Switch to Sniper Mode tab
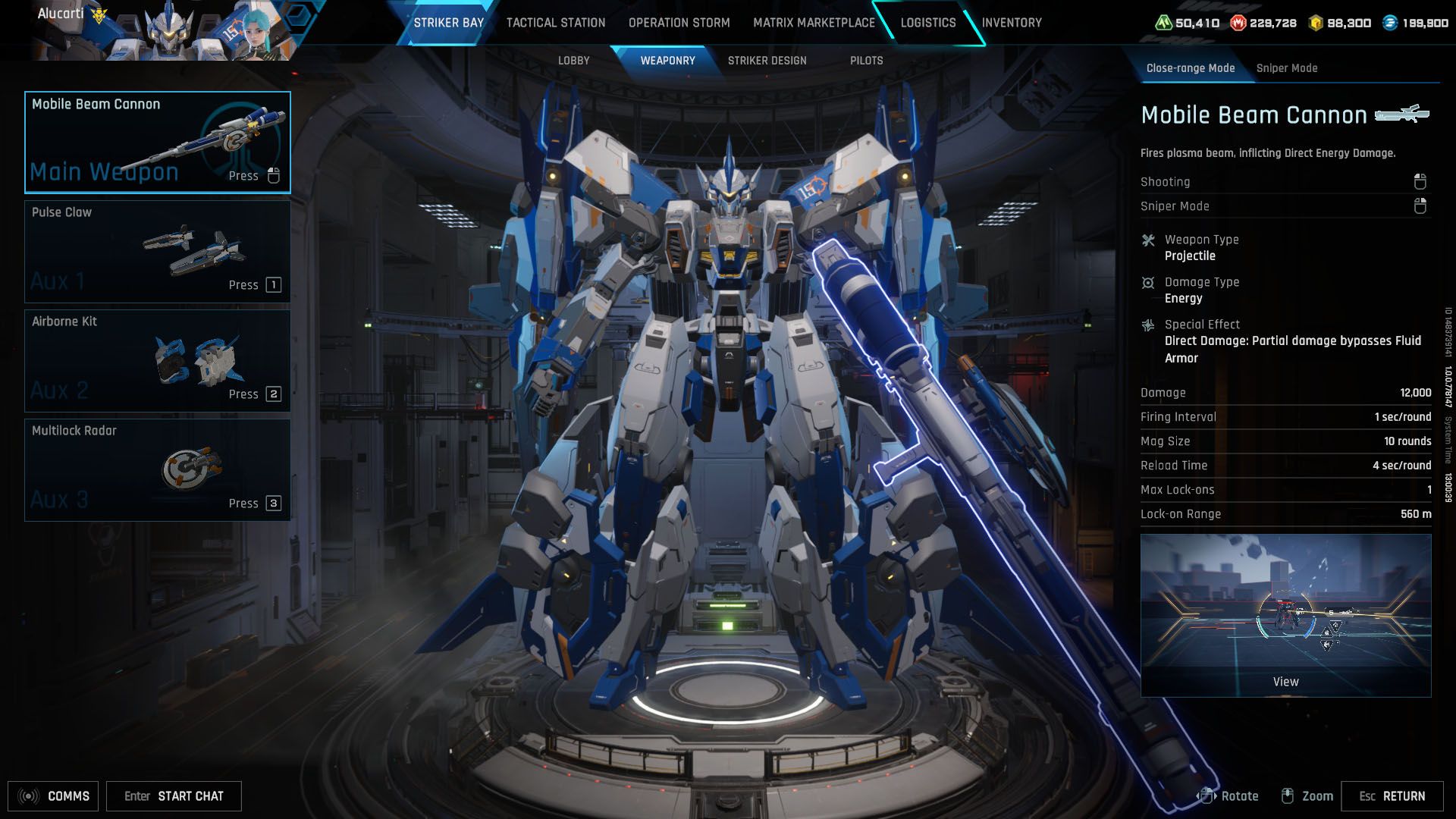Image resolution: width=1456 pixels, height=819 pixels. pos(1287,67)
